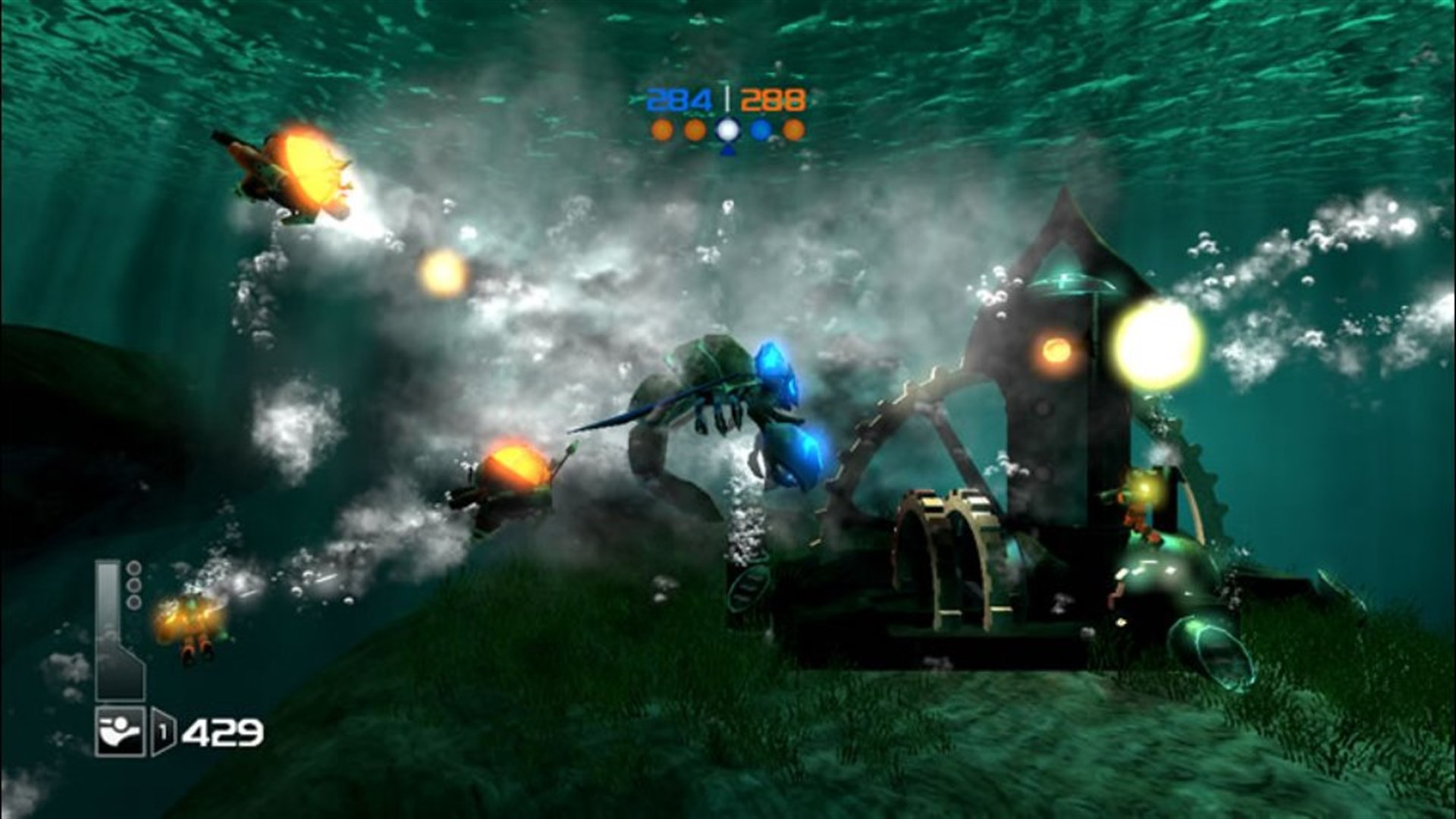The image size is (1456, 819).
Task: Open the capture-point dot row under the scores
Action: tap(728, 129)
